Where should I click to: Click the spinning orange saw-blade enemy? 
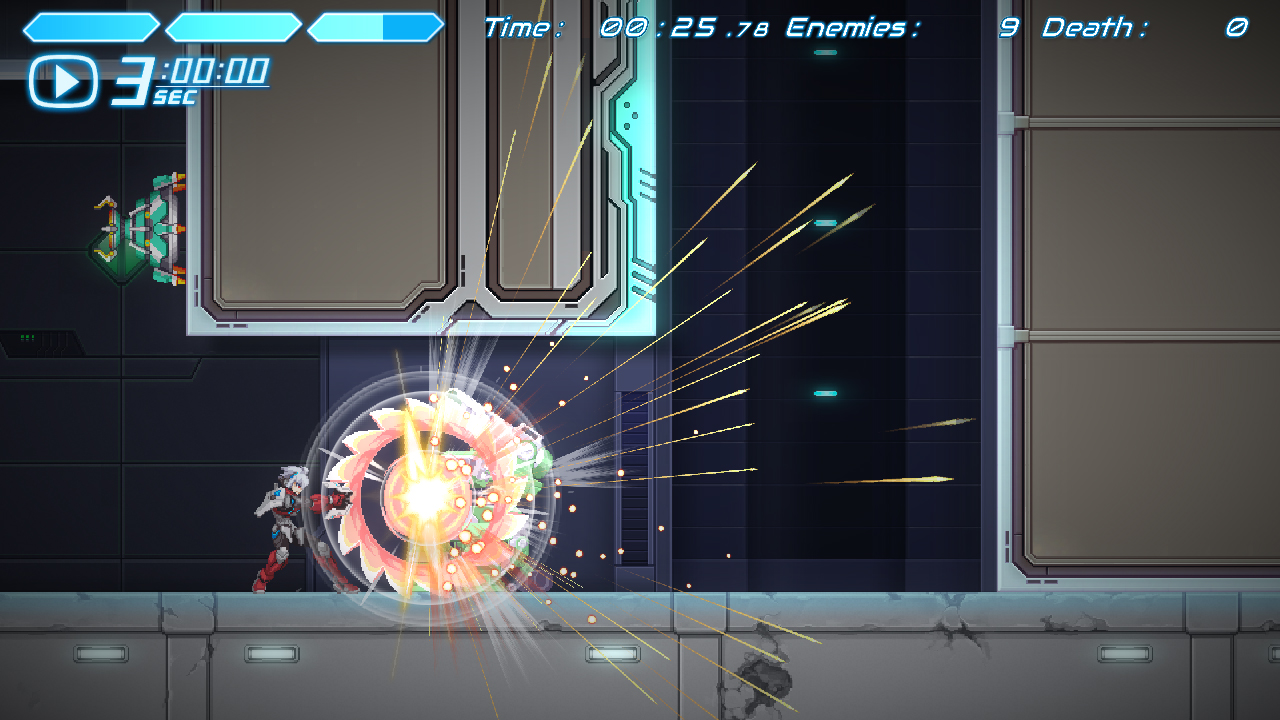(x=430, y=500)
